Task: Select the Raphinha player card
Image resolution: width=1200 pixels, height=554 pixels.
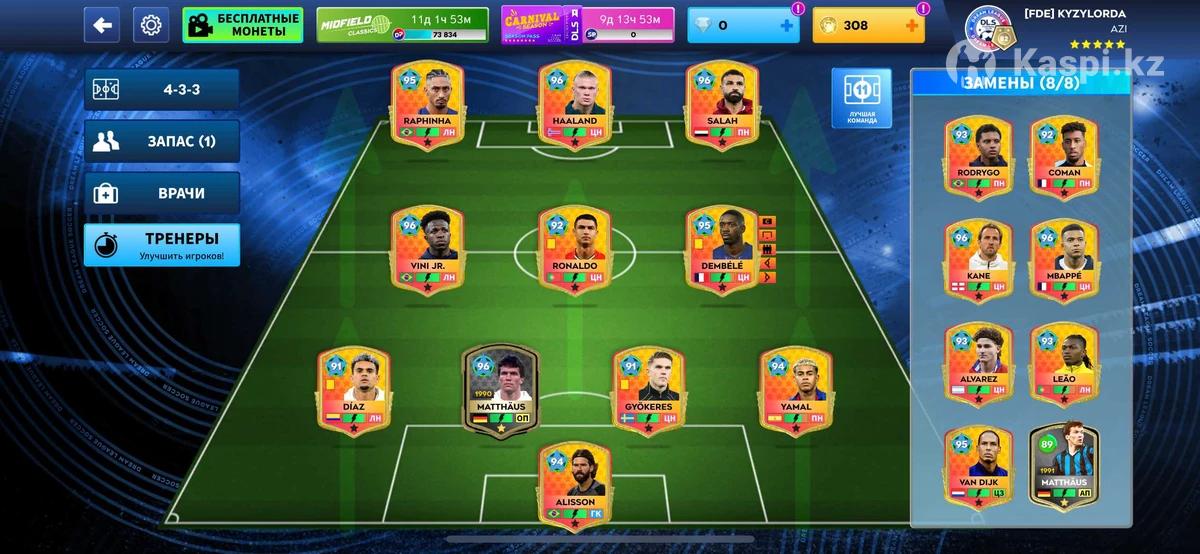Action: pos(427,107)
